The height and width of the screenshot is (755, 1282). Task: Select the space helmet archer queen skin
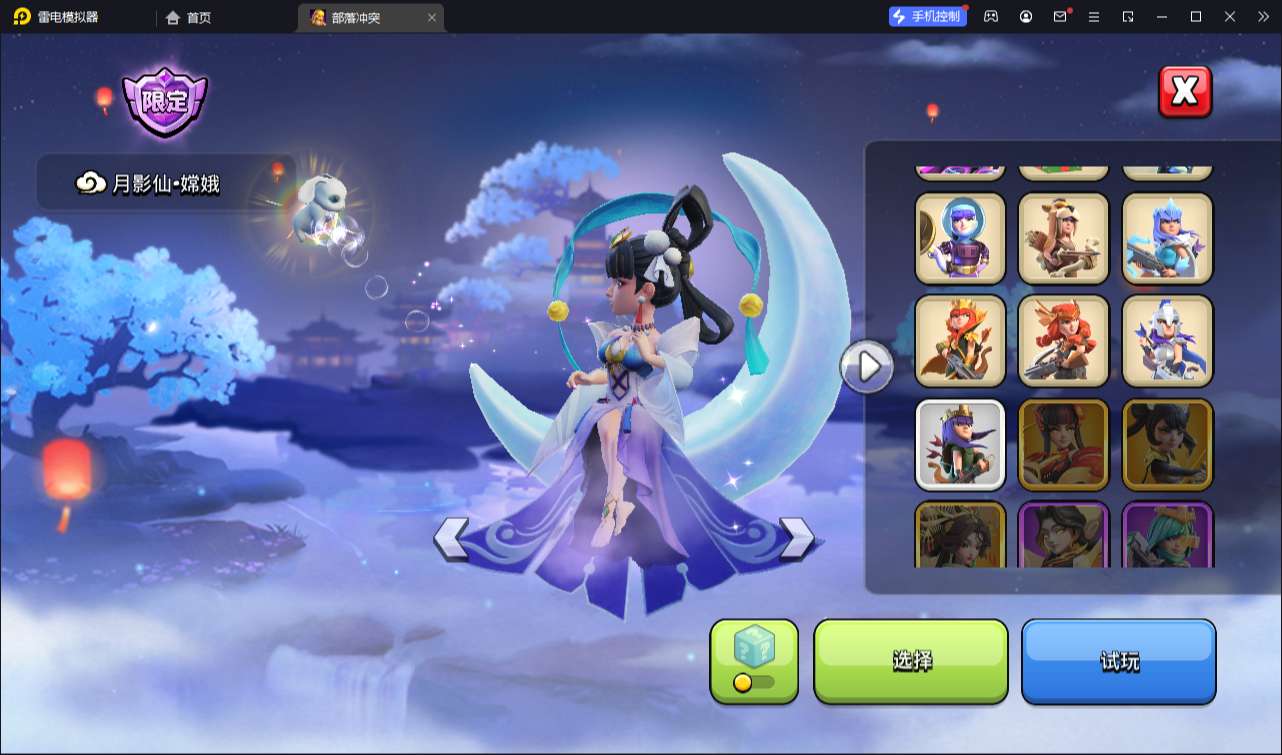coord(960,238)
